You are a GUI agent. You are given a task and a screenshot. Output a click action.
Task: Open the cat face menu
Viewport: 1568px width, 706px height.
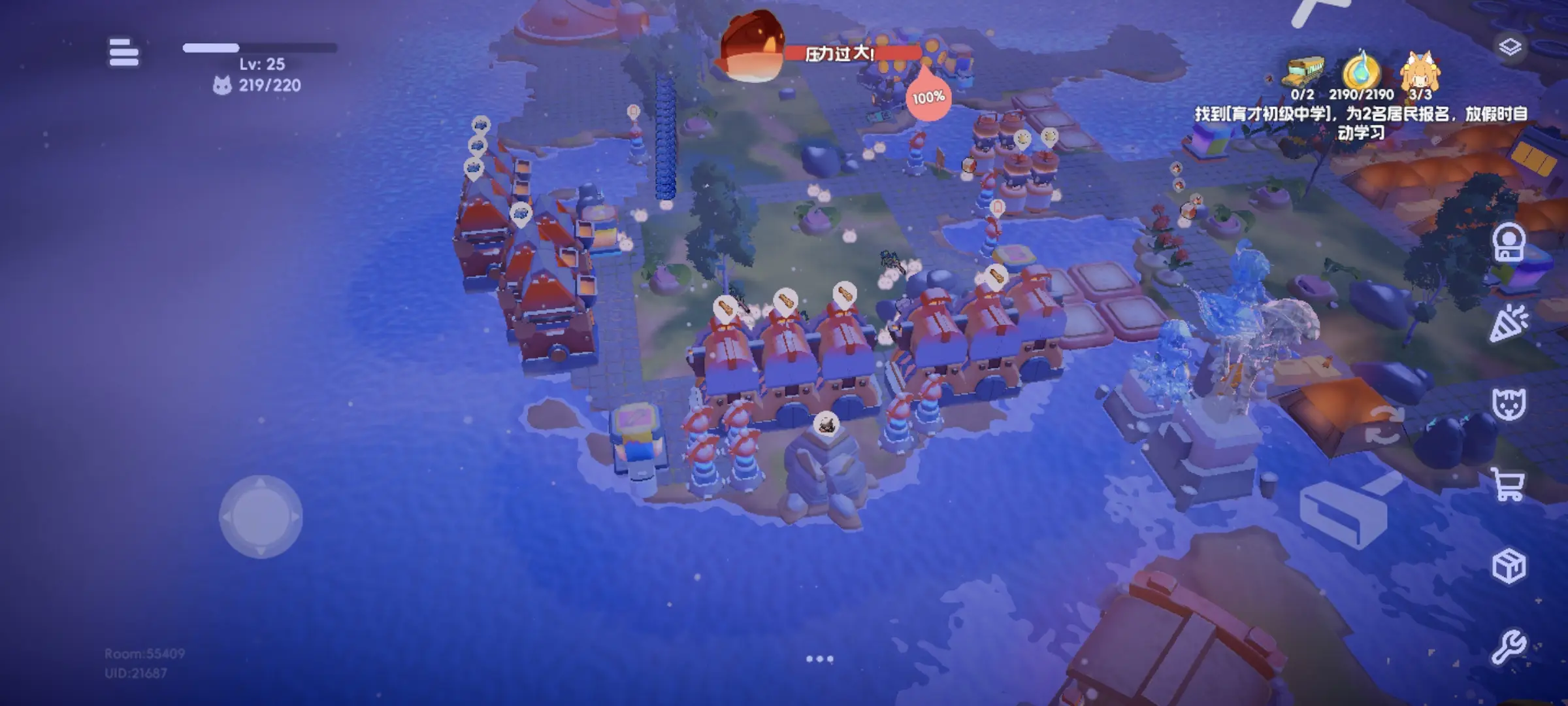(x=1509, y=405)
